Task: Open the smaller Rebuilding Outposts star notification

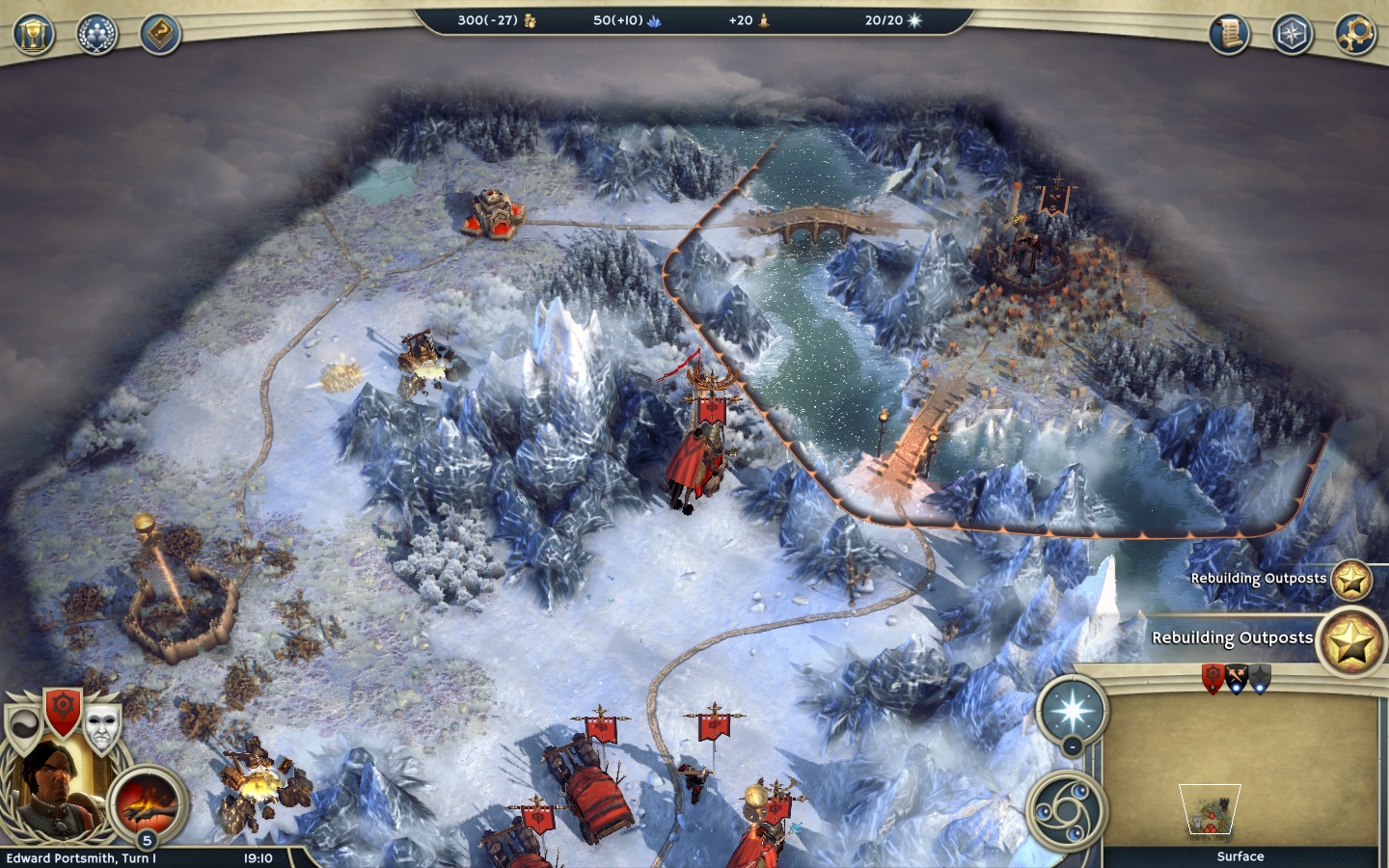Action: pyautogui.click(x=1350, y=580)
